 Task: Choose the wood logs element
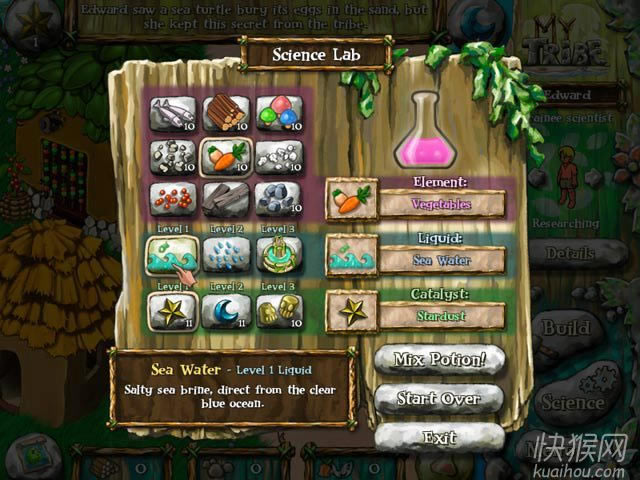(223, 112)
